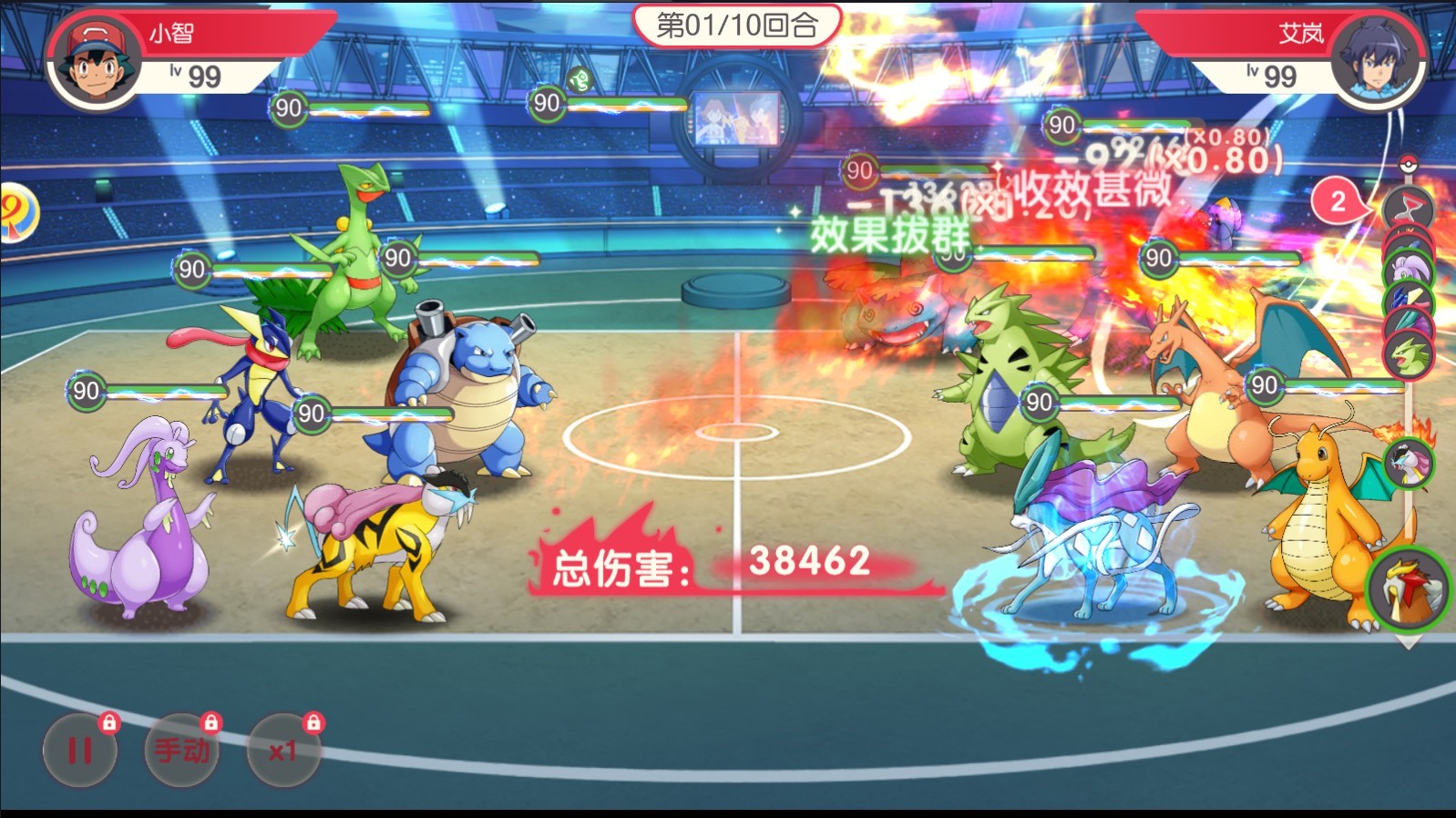Select the Entei icon in the turn order

tap(1410, 589)
